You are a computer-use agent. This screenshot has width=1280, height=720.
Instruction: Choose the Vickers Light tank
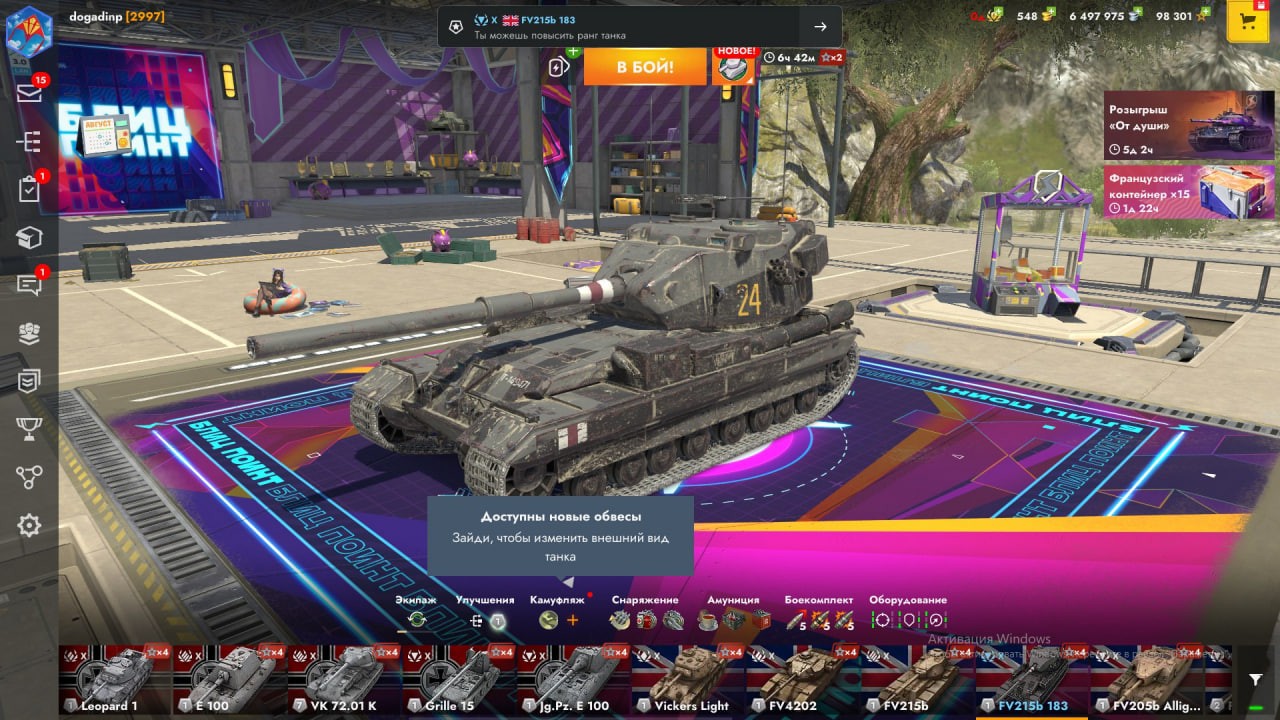click(x=688, y=678)
